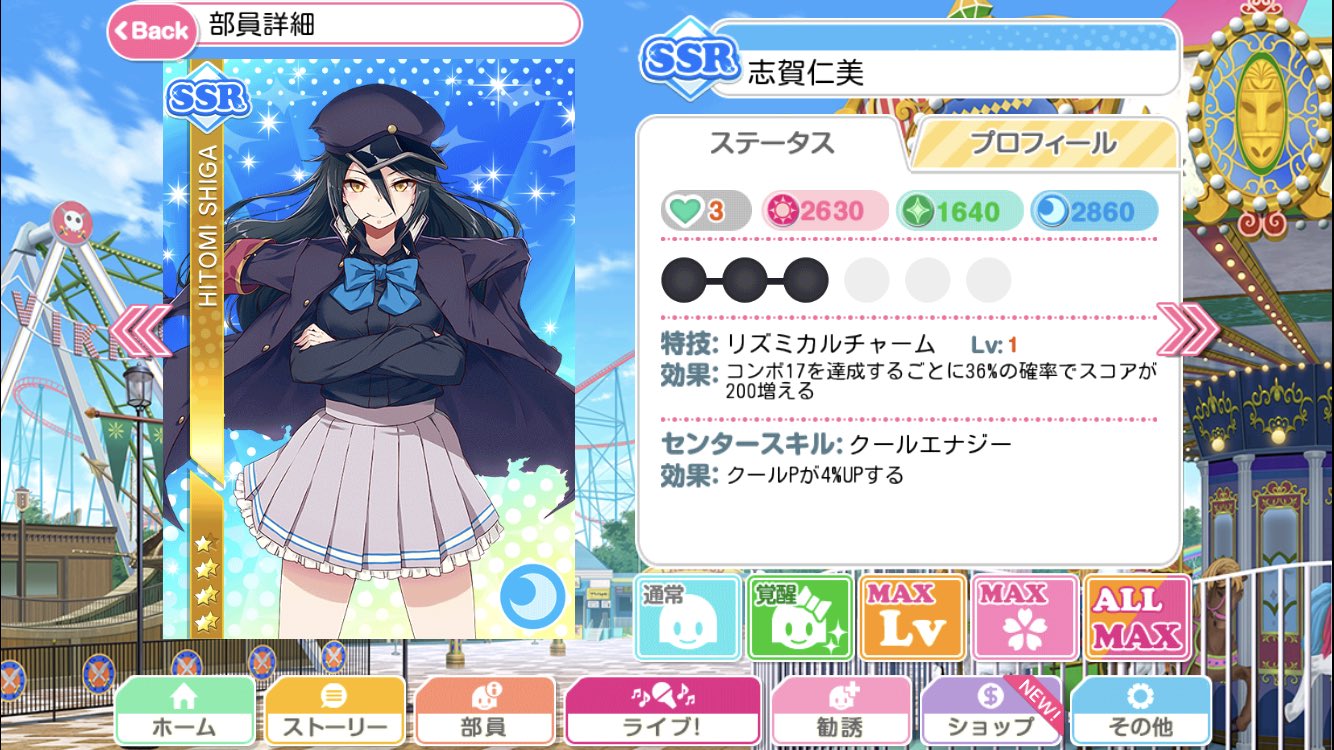The width and height of the screenshot is (1334, 750).
Task: View the ステータス tab
Action: [775, 143]
